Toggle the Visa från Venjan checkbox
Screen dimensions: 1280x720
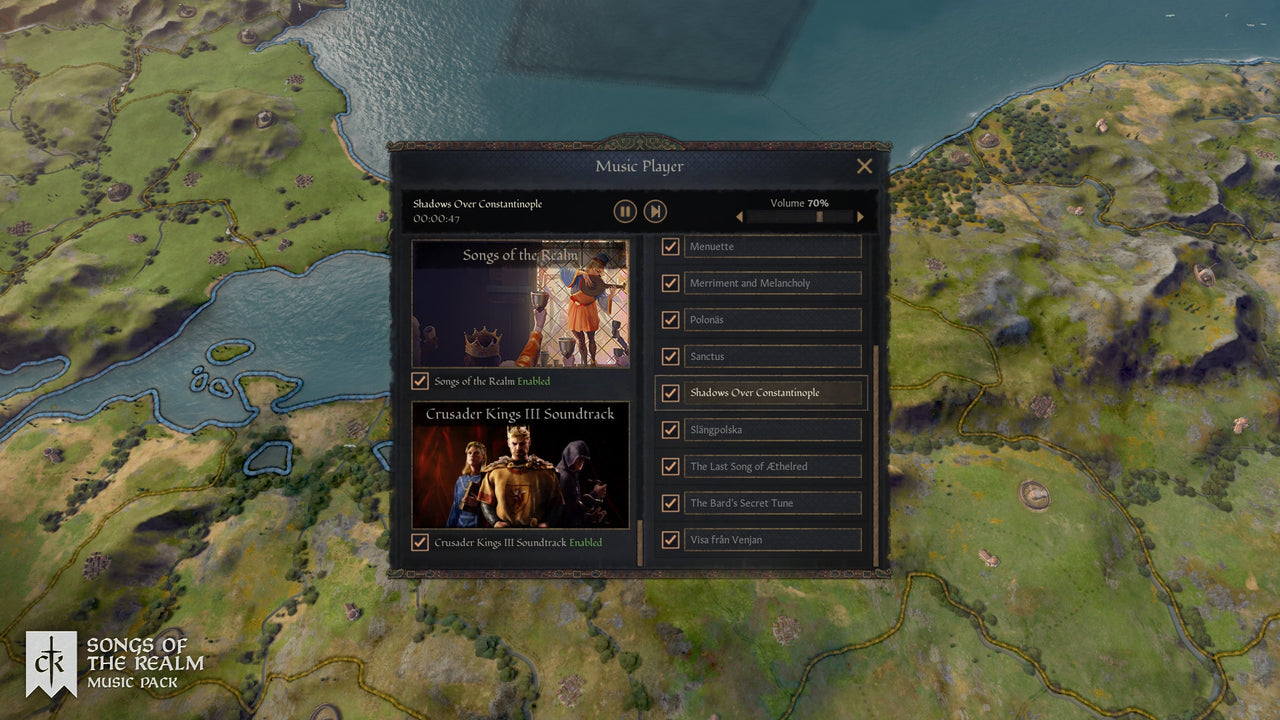click(x=669, y=539)
